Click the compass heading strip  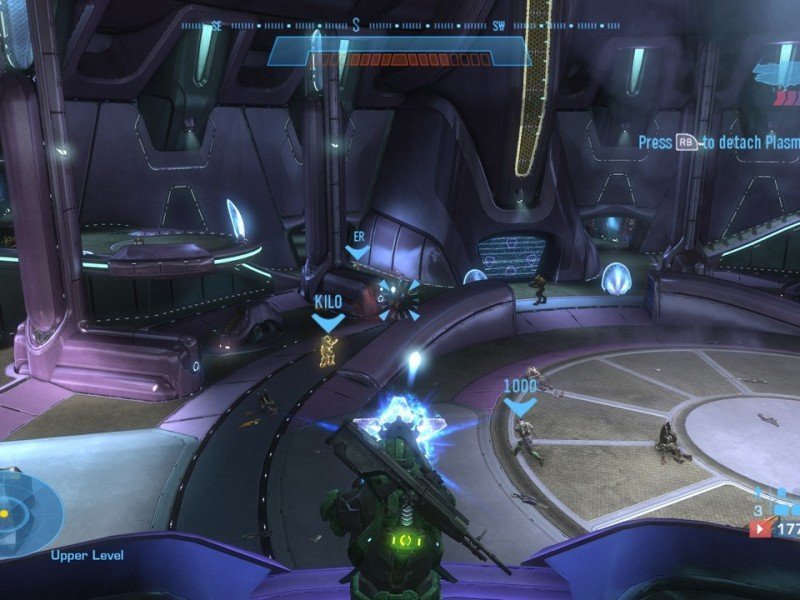pos(398,26)
